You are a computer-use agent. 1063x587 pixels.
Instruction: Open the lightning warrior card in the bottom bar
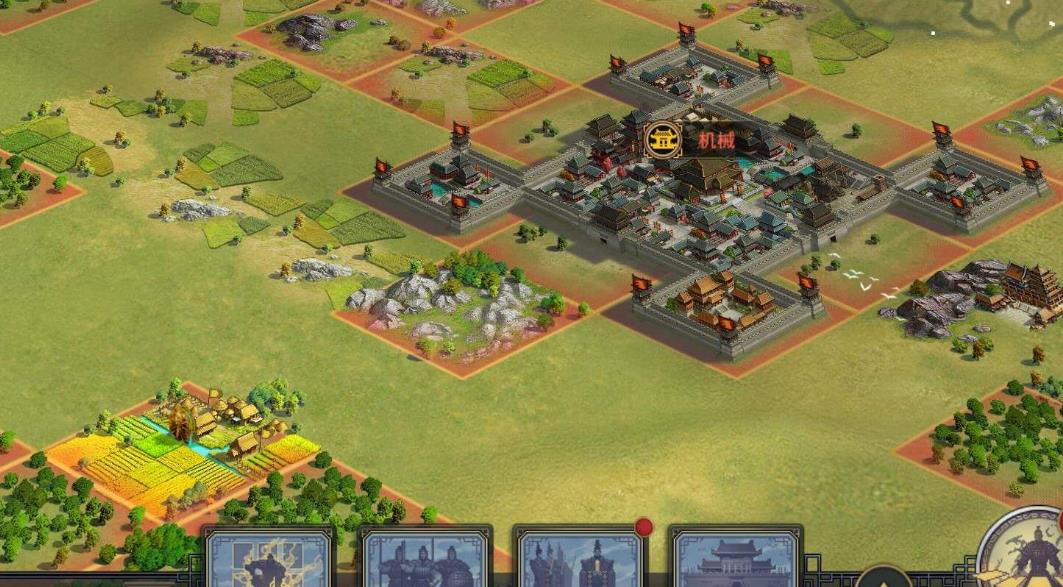point(270,560)
